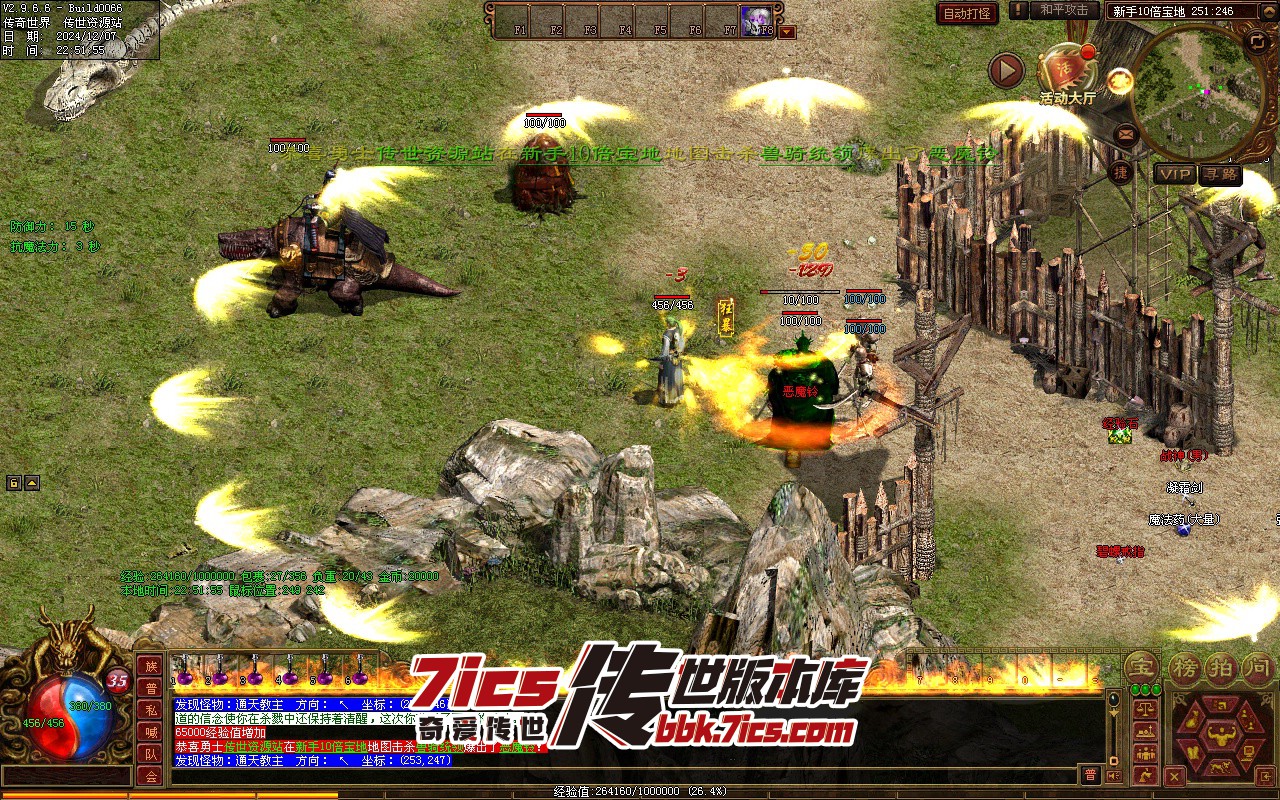Open the 捷 shortcut round button

(x=1121, y=173)
